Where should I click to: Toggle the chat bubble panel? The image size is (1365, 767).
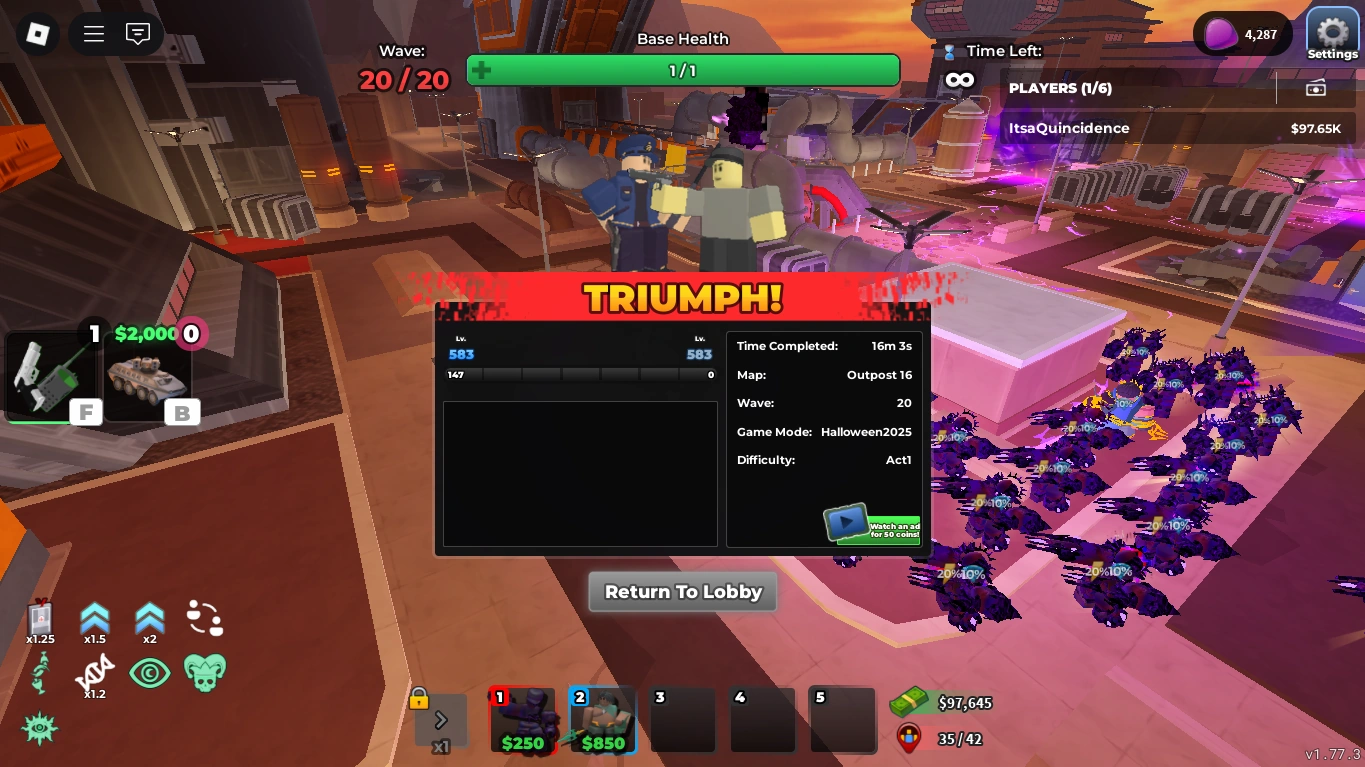[137, 33]
